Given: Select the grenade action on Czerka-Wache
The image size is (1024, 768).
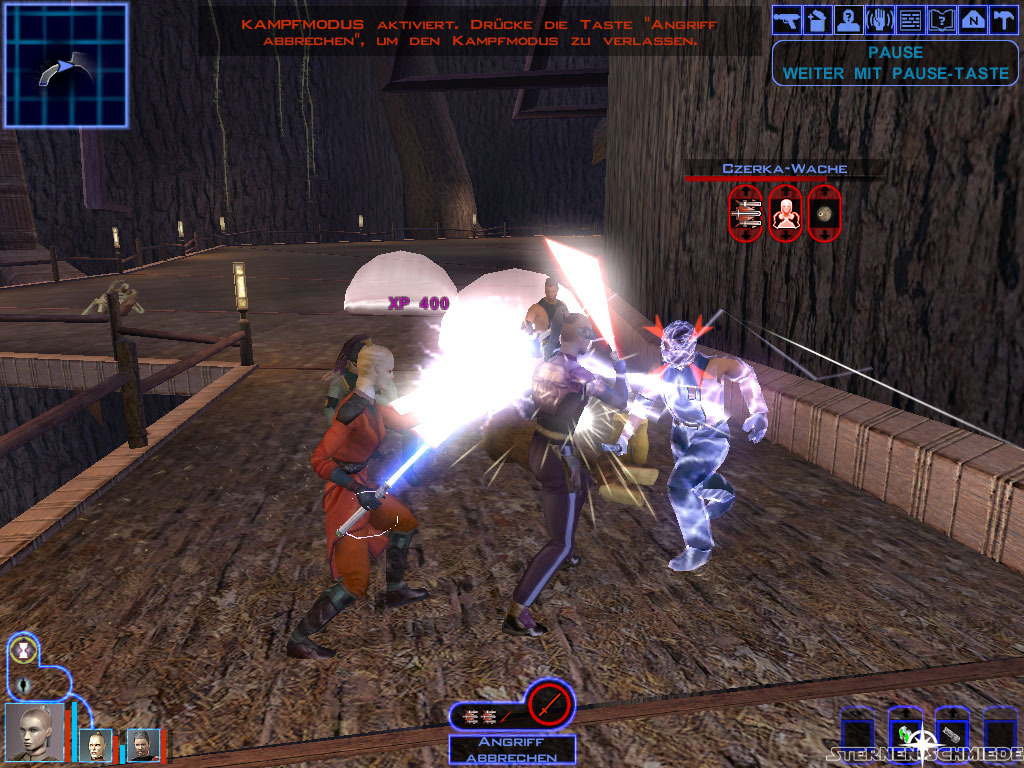Looking at the screenshot, I should point(824,212).
